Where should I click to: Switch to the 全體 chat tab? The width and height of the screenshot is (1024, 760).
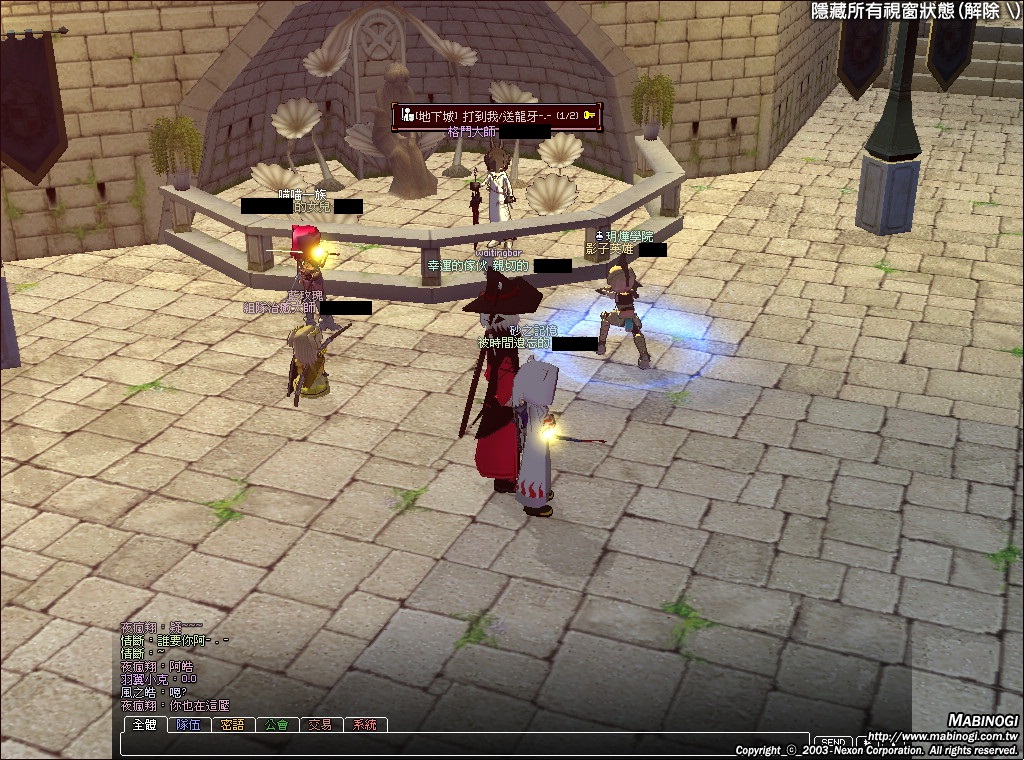145,725
